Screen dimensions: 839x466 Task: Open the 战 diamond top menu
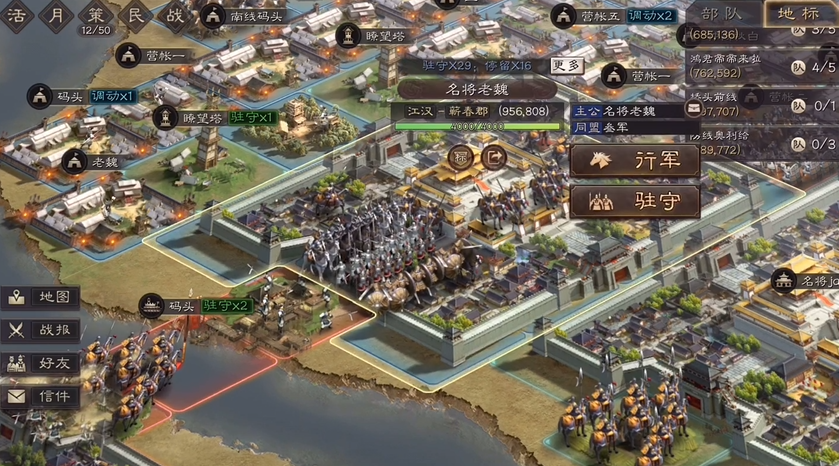175,15
